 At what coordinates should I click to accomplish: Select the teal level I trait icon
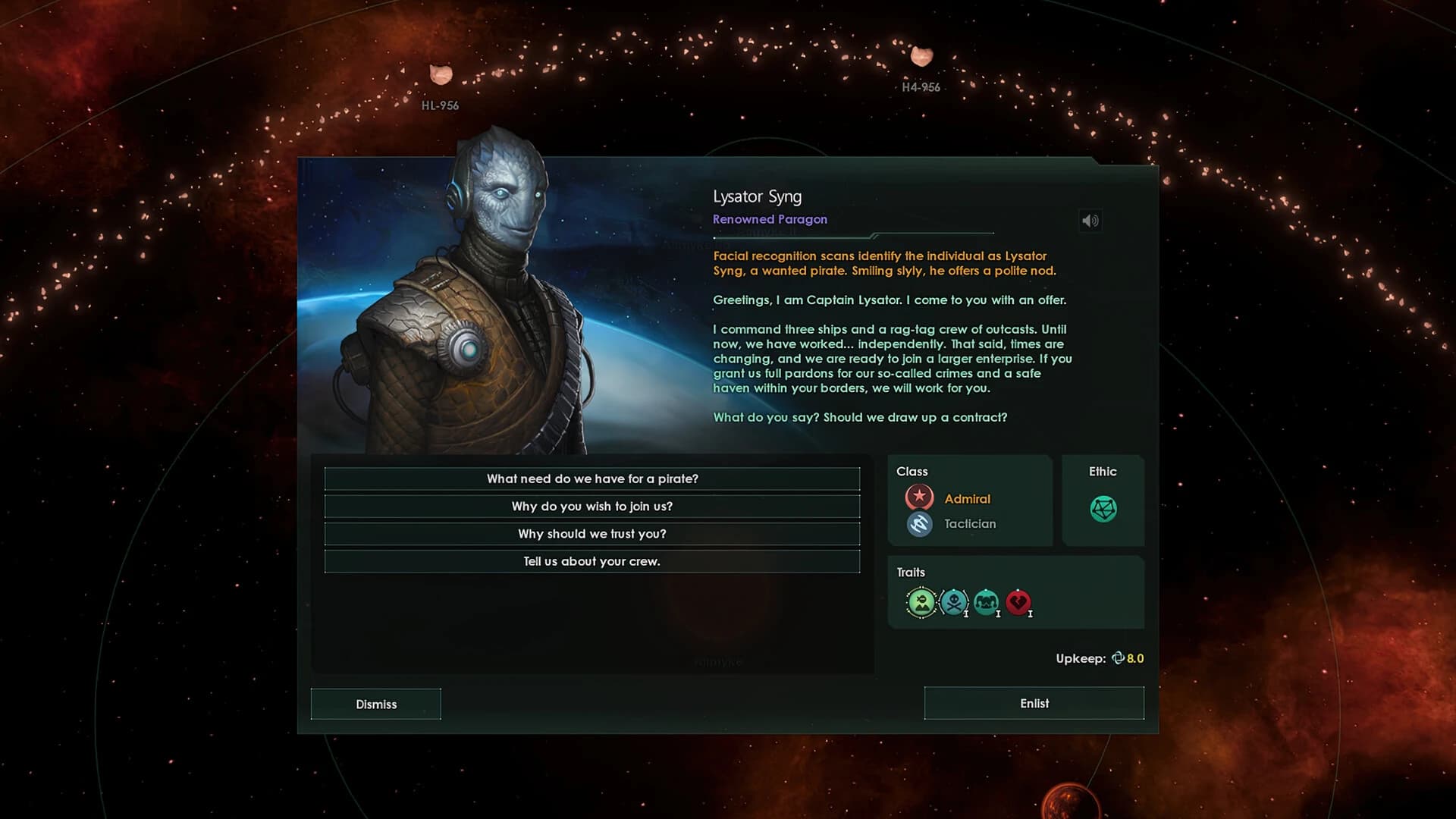tap(987, 603)
